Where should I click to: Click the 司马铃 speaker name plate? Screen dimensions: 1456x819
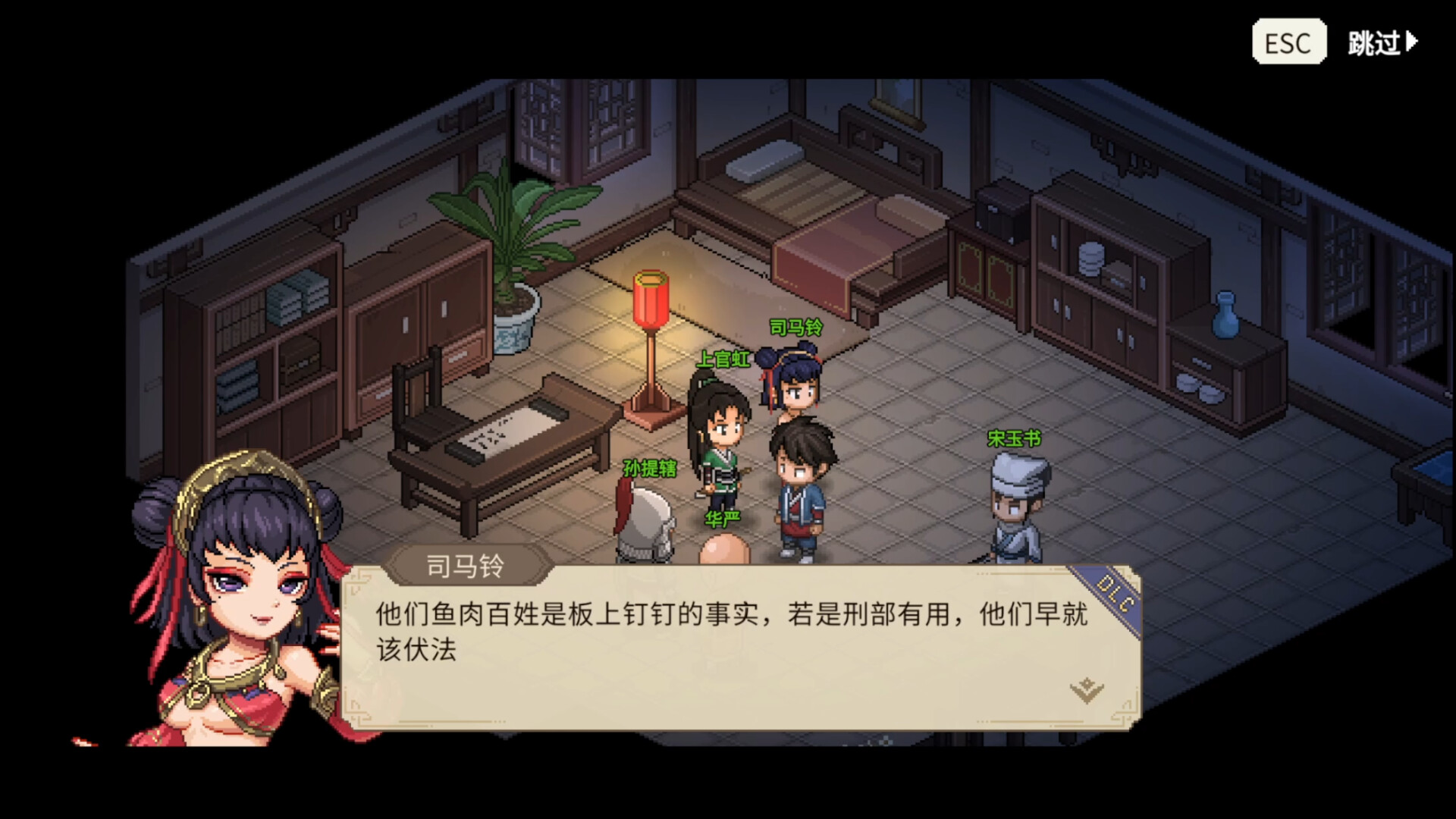pos(463,563)
